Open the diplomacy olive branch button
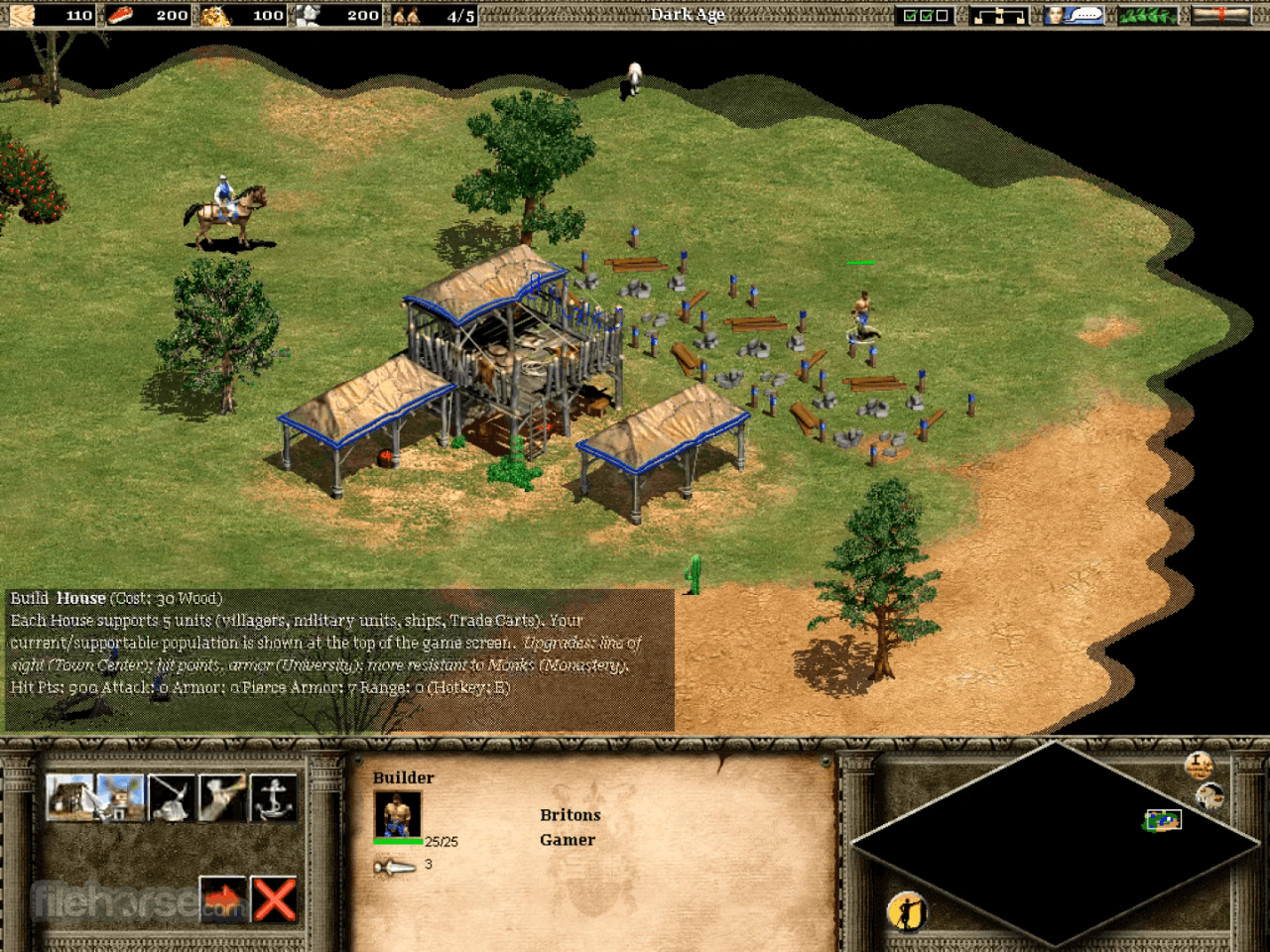The height and width of the screenshot is (952, 1270). coord(1148,15)
